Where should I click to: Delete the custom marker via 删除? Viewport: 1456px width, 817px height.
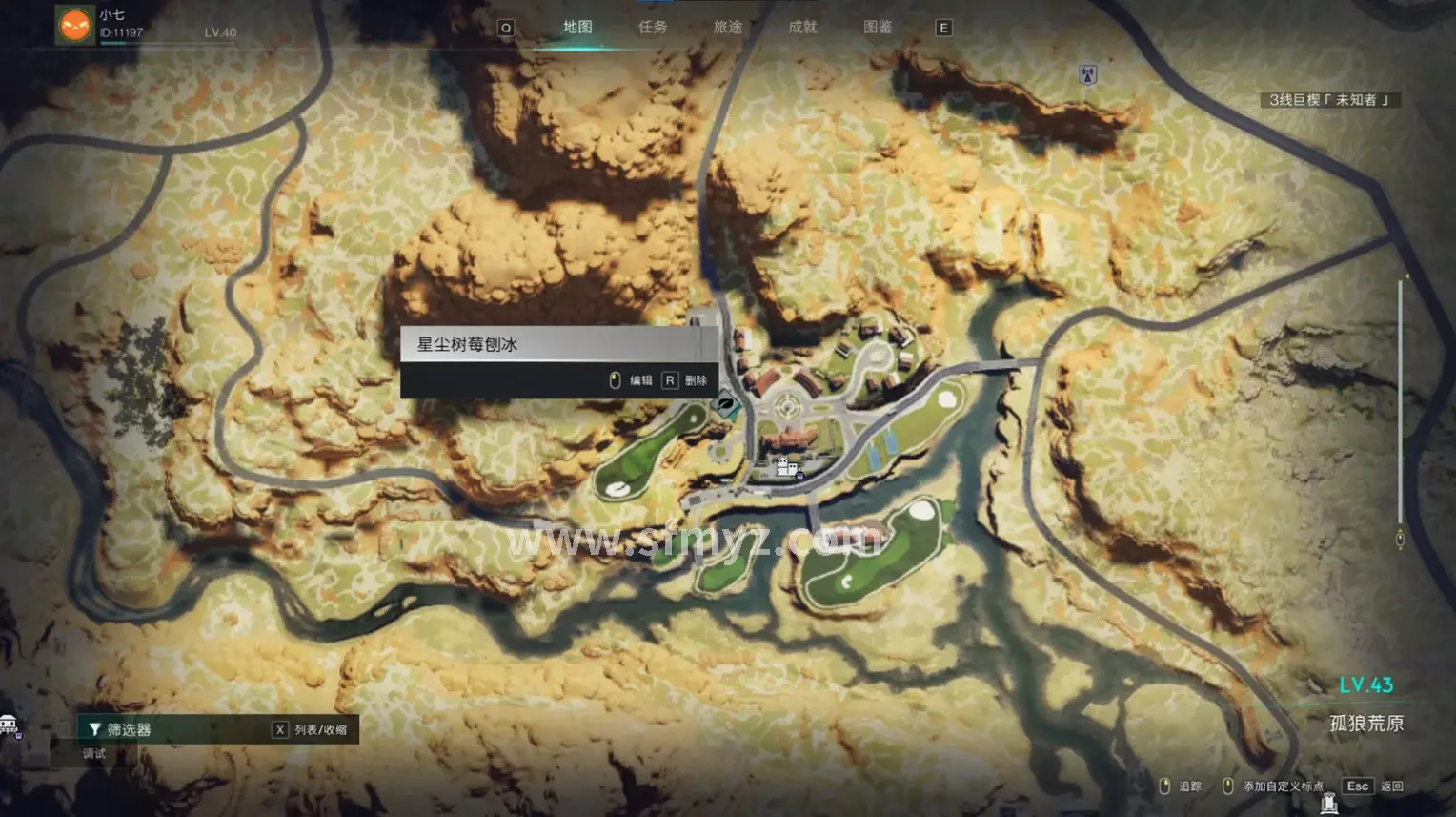pyautogui.click(x=686, y=380)
